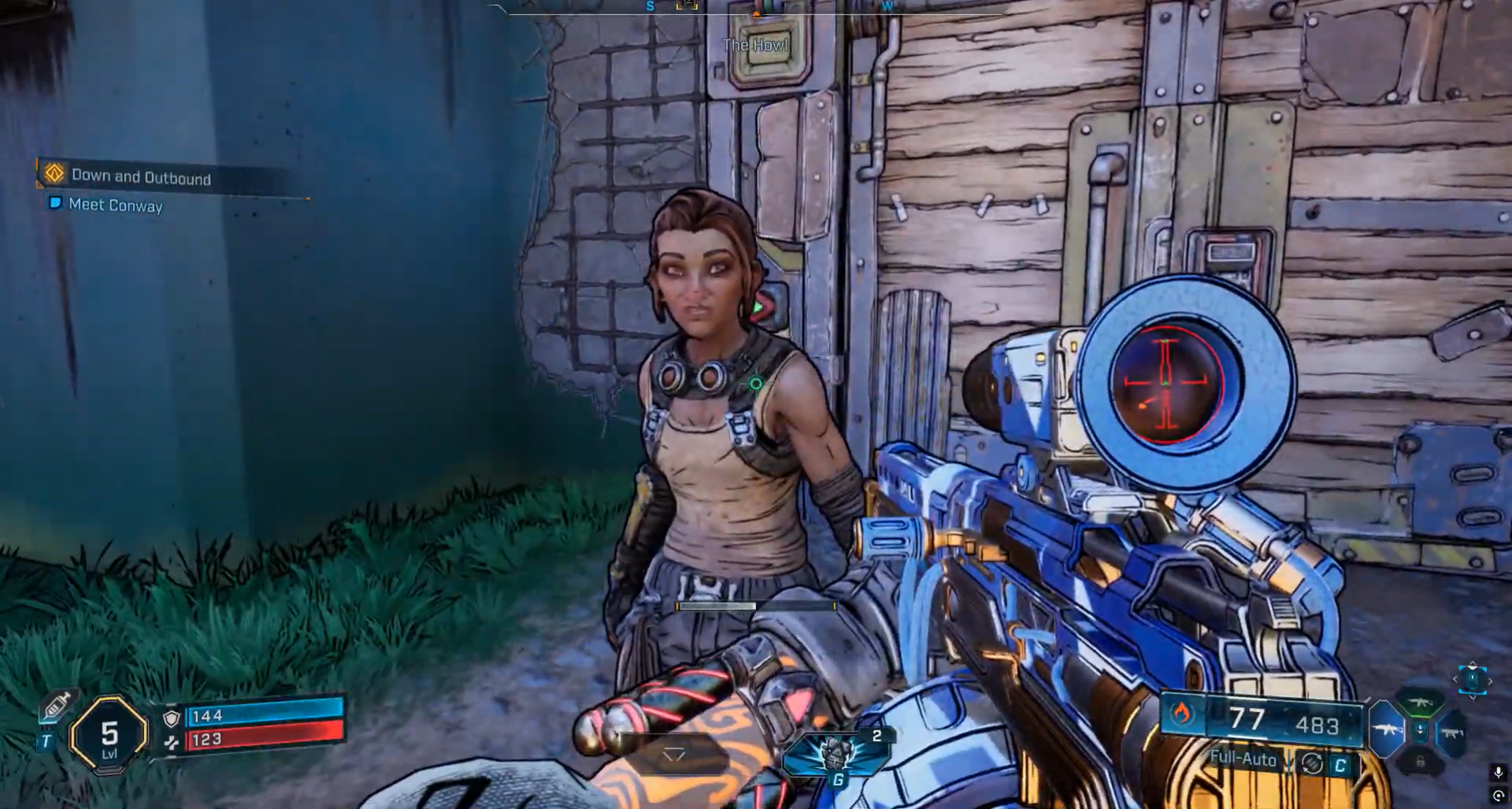The image size is (1512, 809).
Task: Click the locked bottom weapon slot
Action: coord(1420,761)
